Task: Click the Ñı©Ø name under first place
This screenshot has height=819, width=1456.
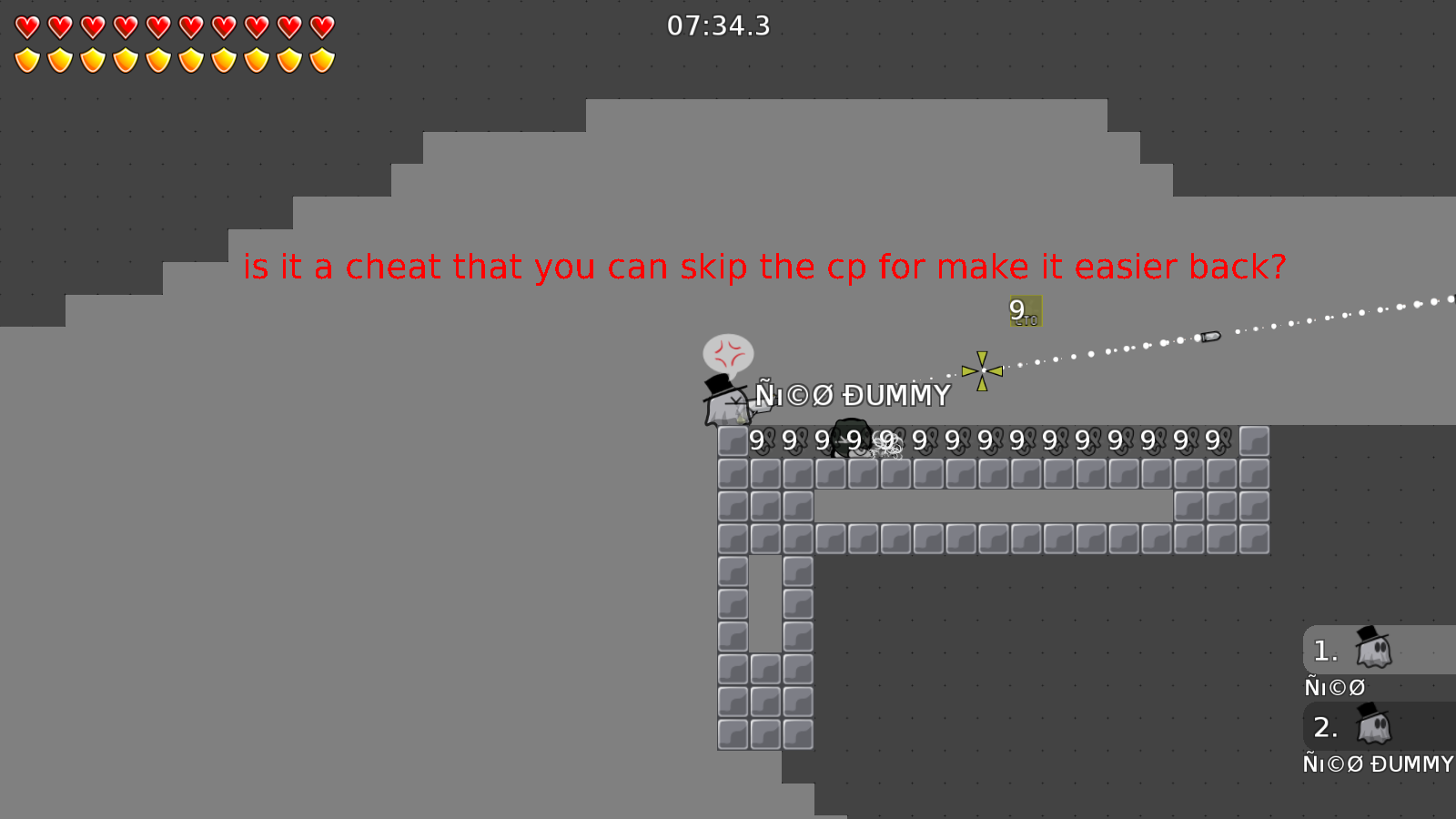Action: click(1334, 687)
